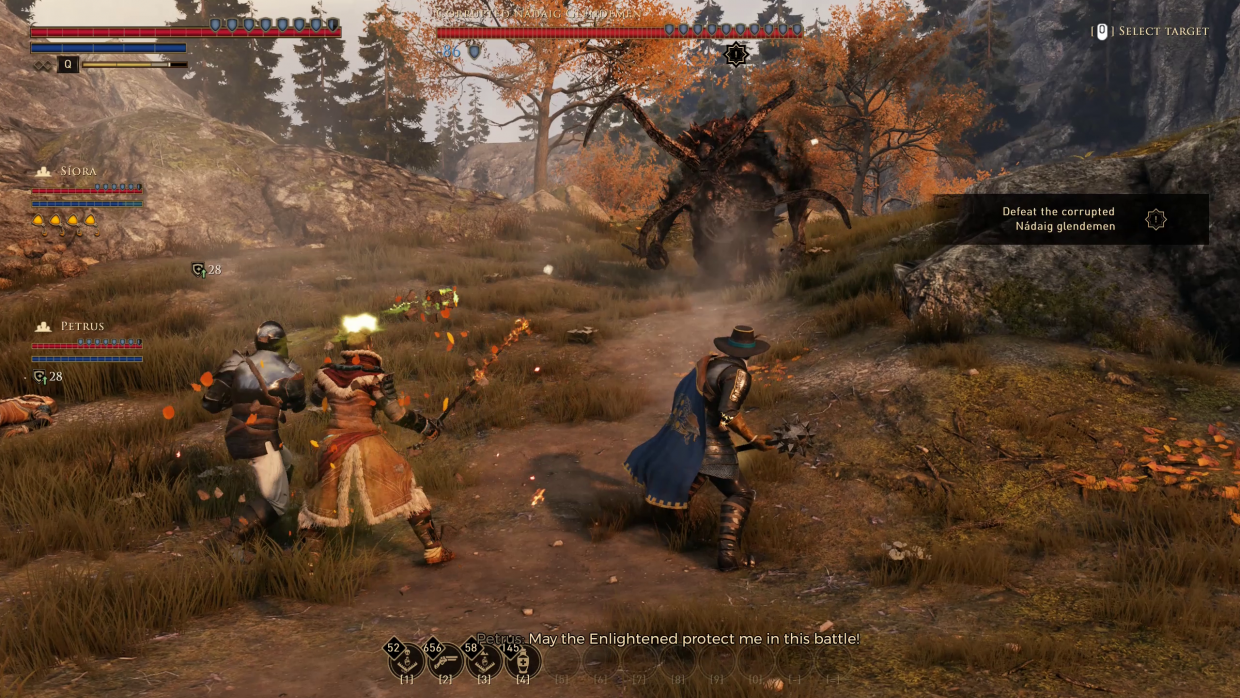Fire the pistol from the hotbar
The width and height of the screenshot is (1240, 698).
446,661
